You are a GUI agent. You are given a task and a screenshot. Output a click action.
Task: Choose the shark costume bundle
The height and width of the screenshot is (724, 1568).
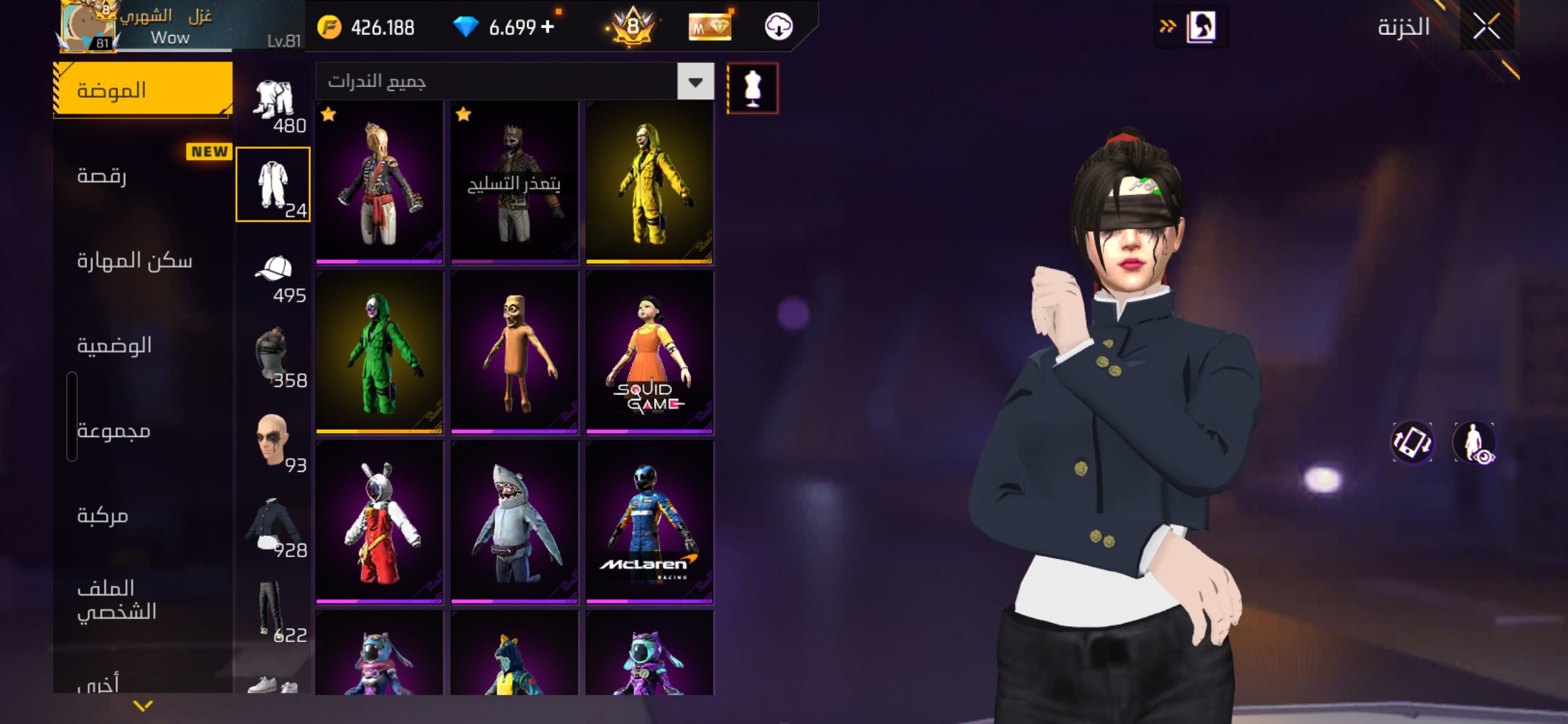pyautogui.click(x=514, y=522)
